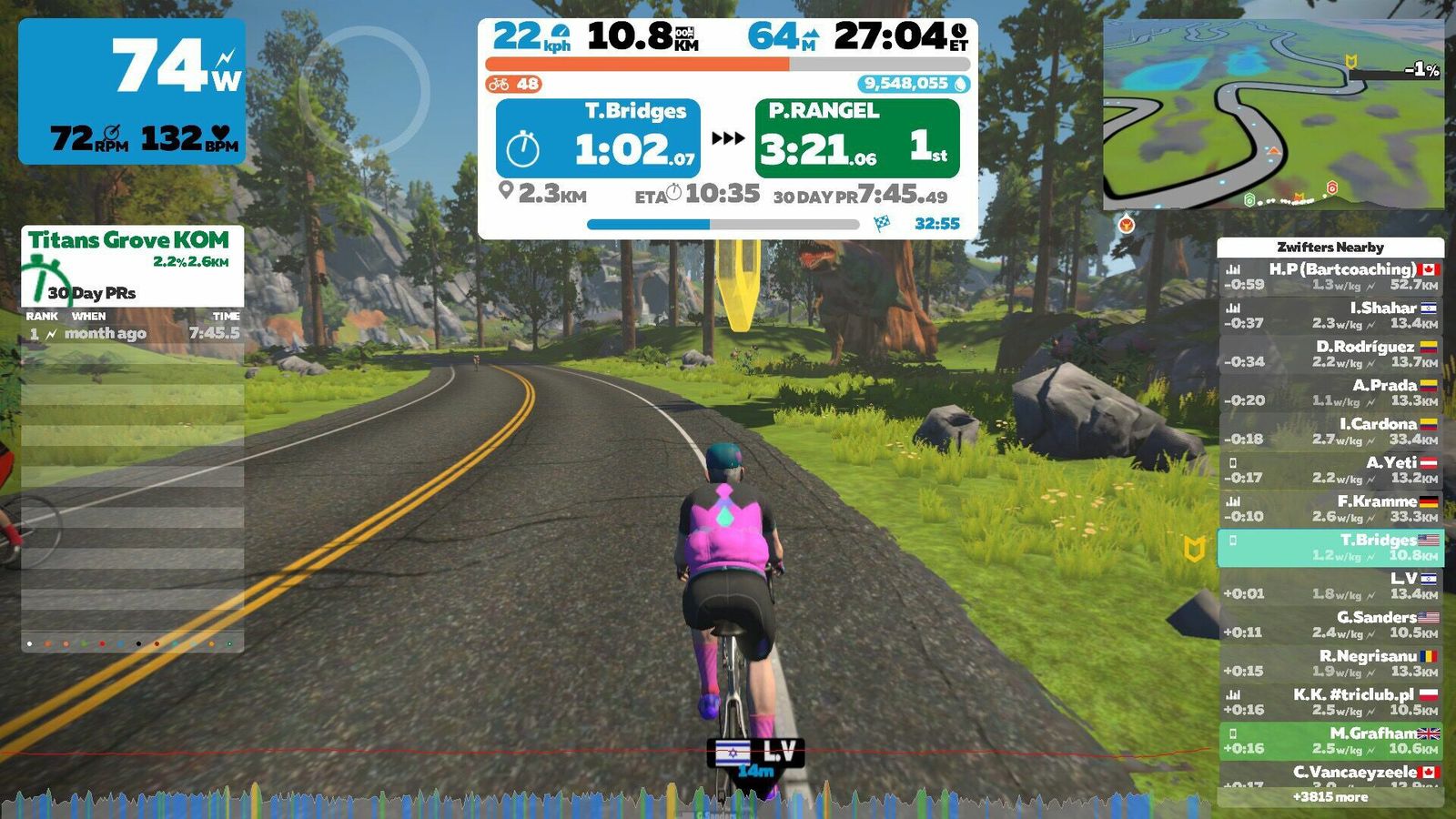Click on A.Yeti in the nearby list
This screenshot has width=1456, height=819.
click(x=1330, y=470)
